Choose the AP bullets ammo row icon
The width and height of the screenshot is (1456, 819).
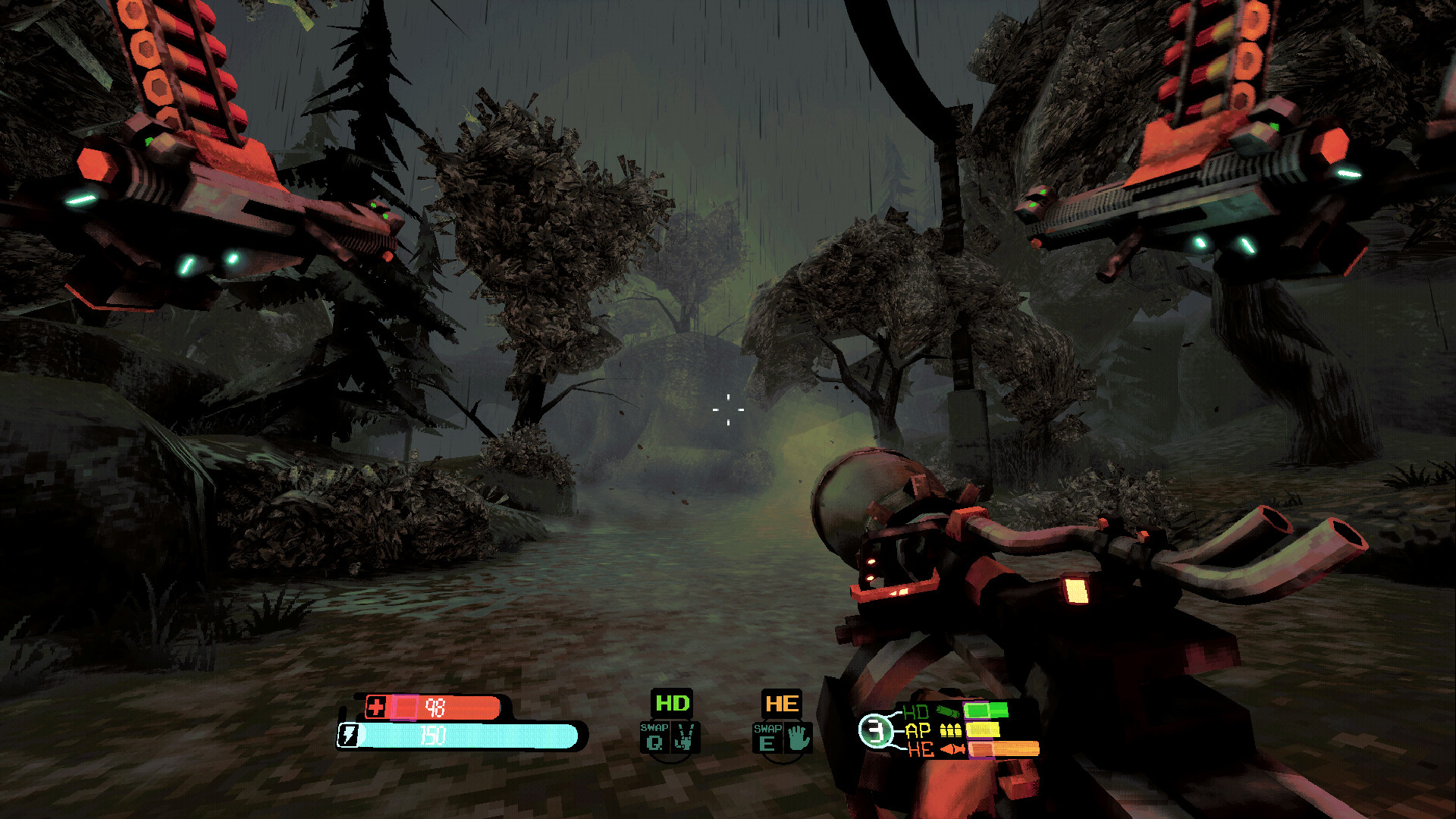click(x=950, y=730)
